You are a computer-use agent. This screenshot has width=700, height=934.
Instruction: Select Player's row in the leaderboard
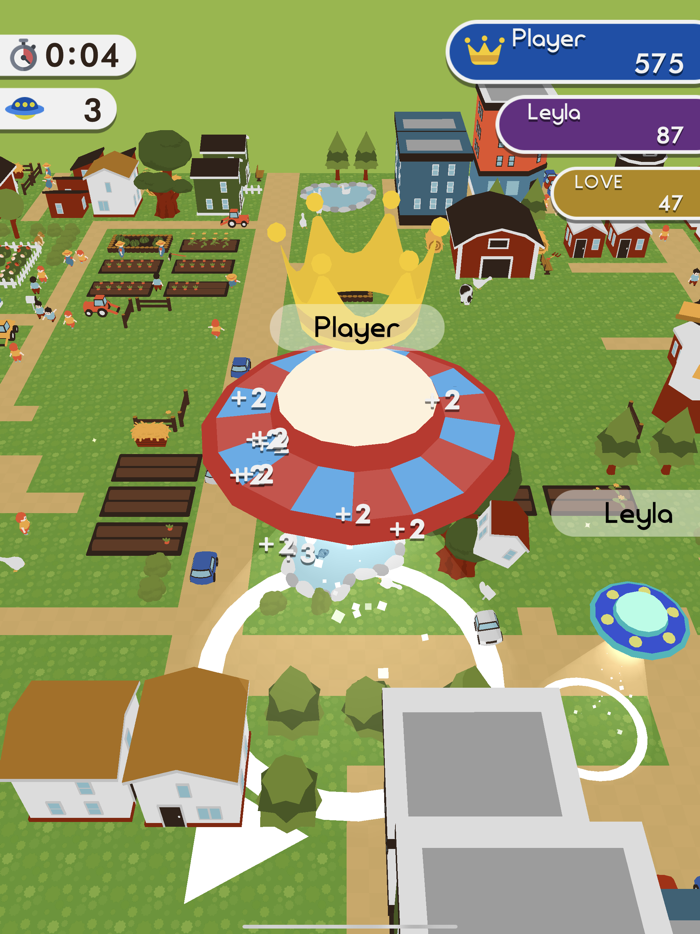[x=575, y=52]
